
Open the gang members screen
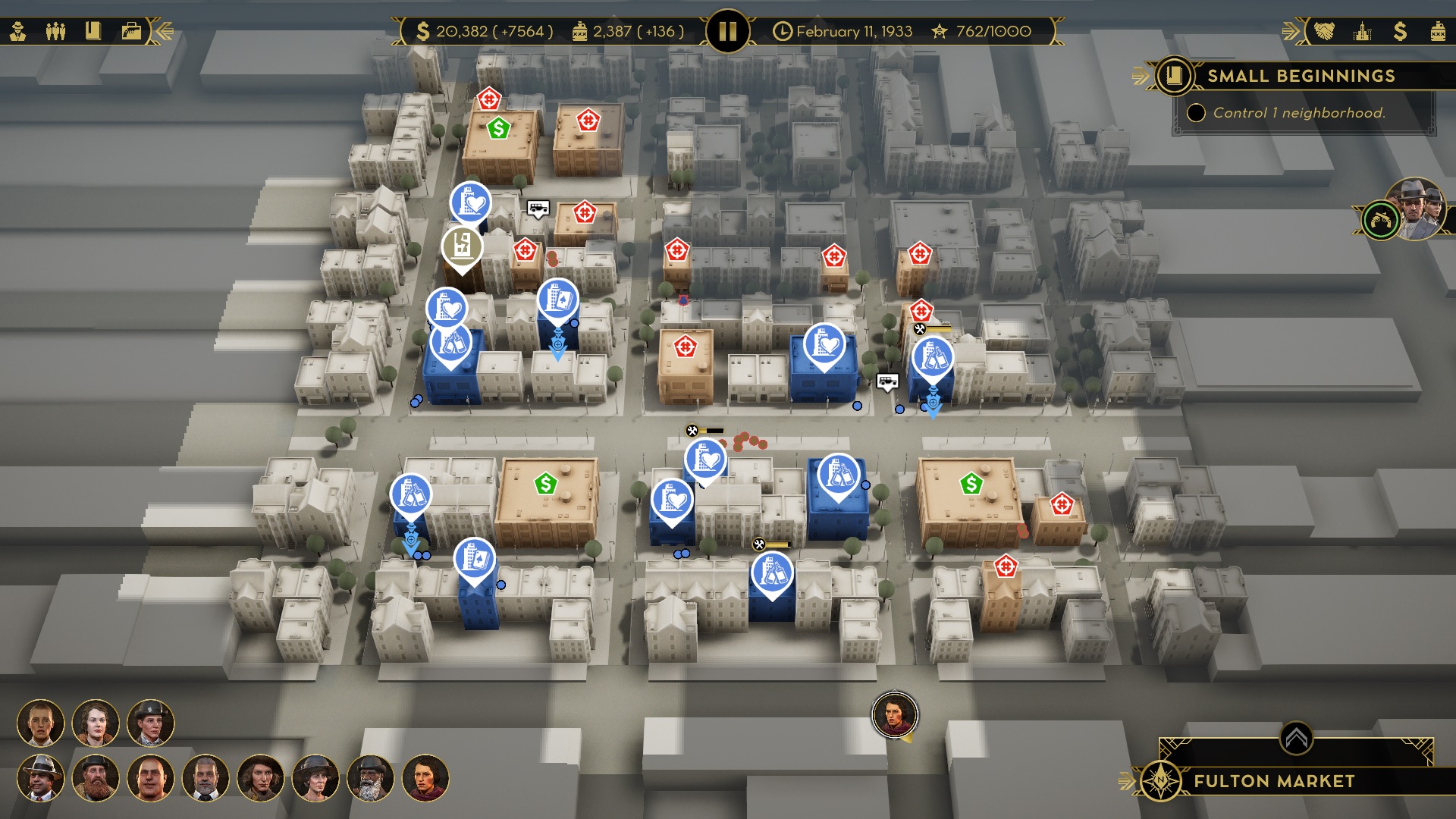[55, 31]
